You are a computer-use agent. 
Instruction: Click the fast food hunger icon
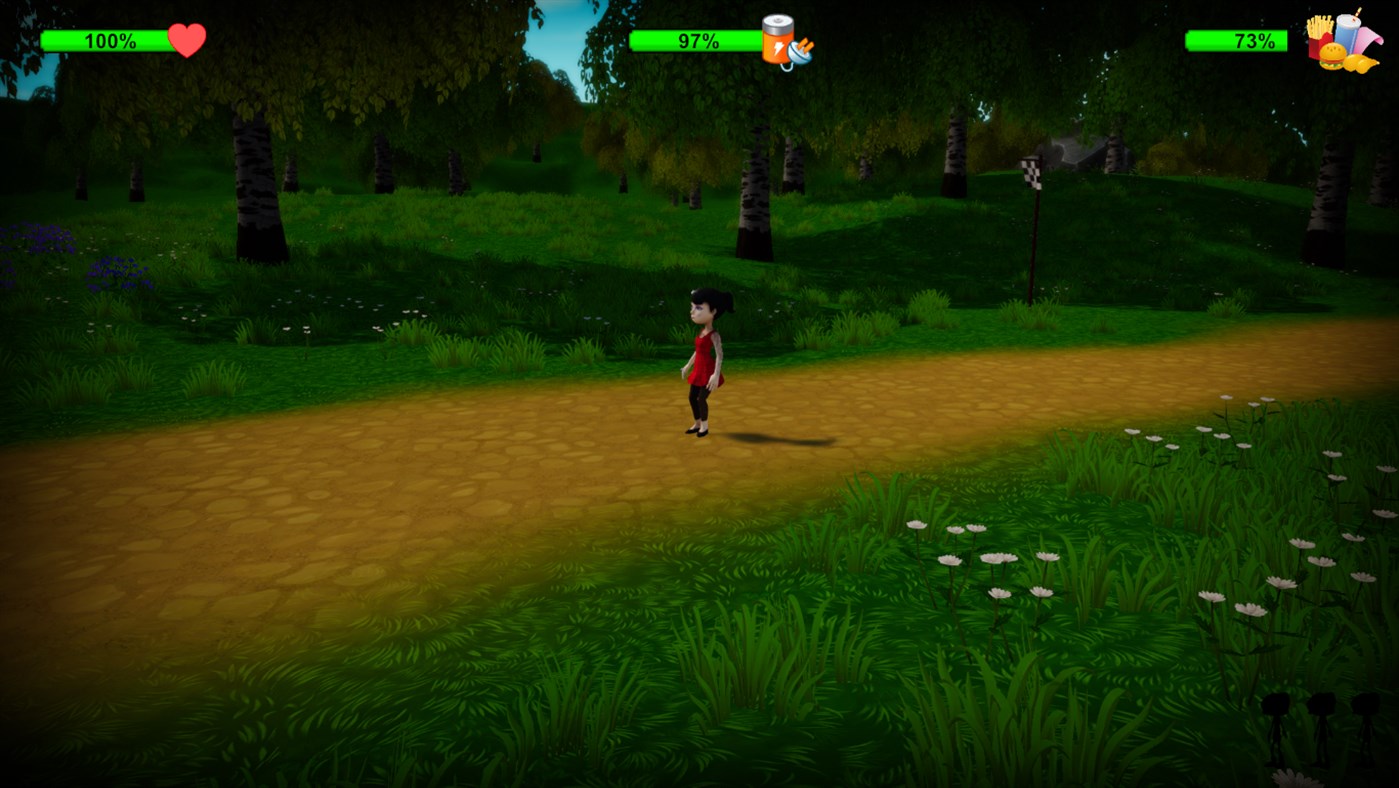tap(1342, 44)
